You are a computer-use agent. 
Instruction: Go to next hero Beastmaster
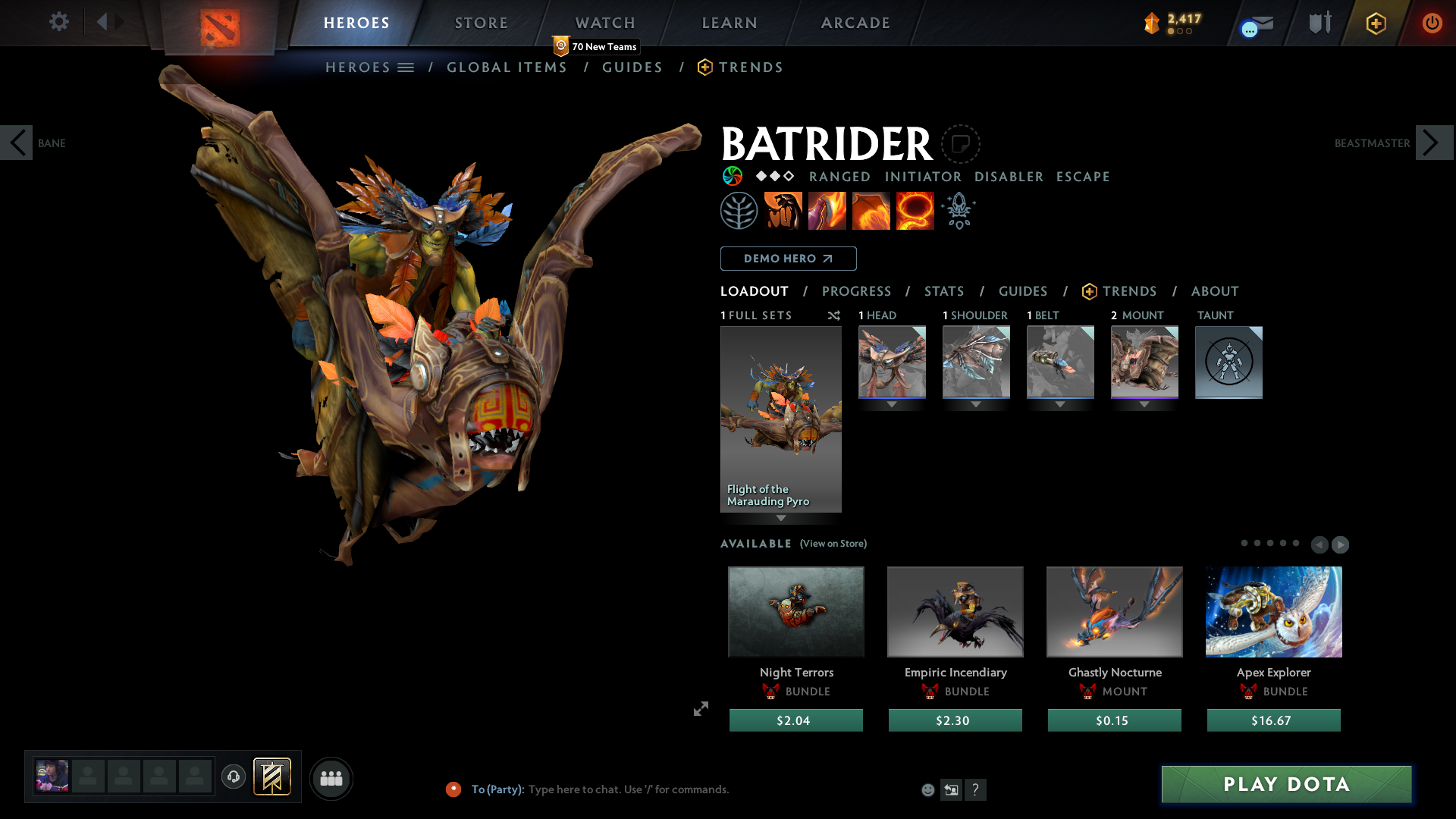click(1433, 143)
